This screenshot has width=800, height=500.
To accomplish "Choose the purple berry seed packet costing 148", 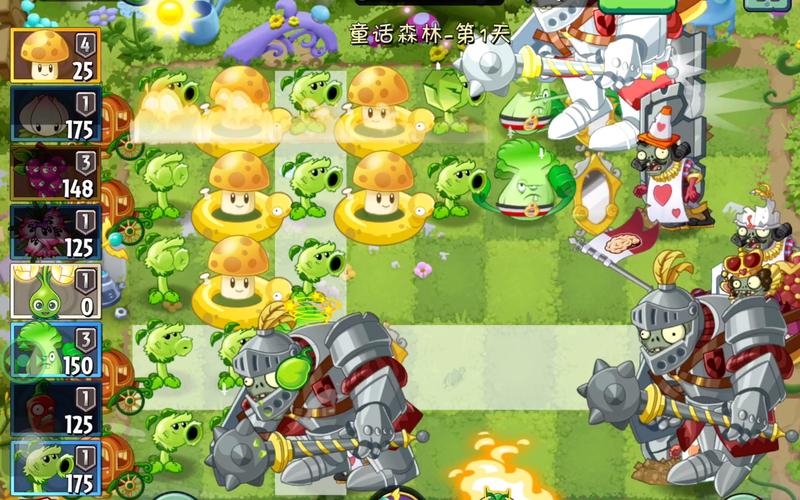I will click(x=56, y=173).
